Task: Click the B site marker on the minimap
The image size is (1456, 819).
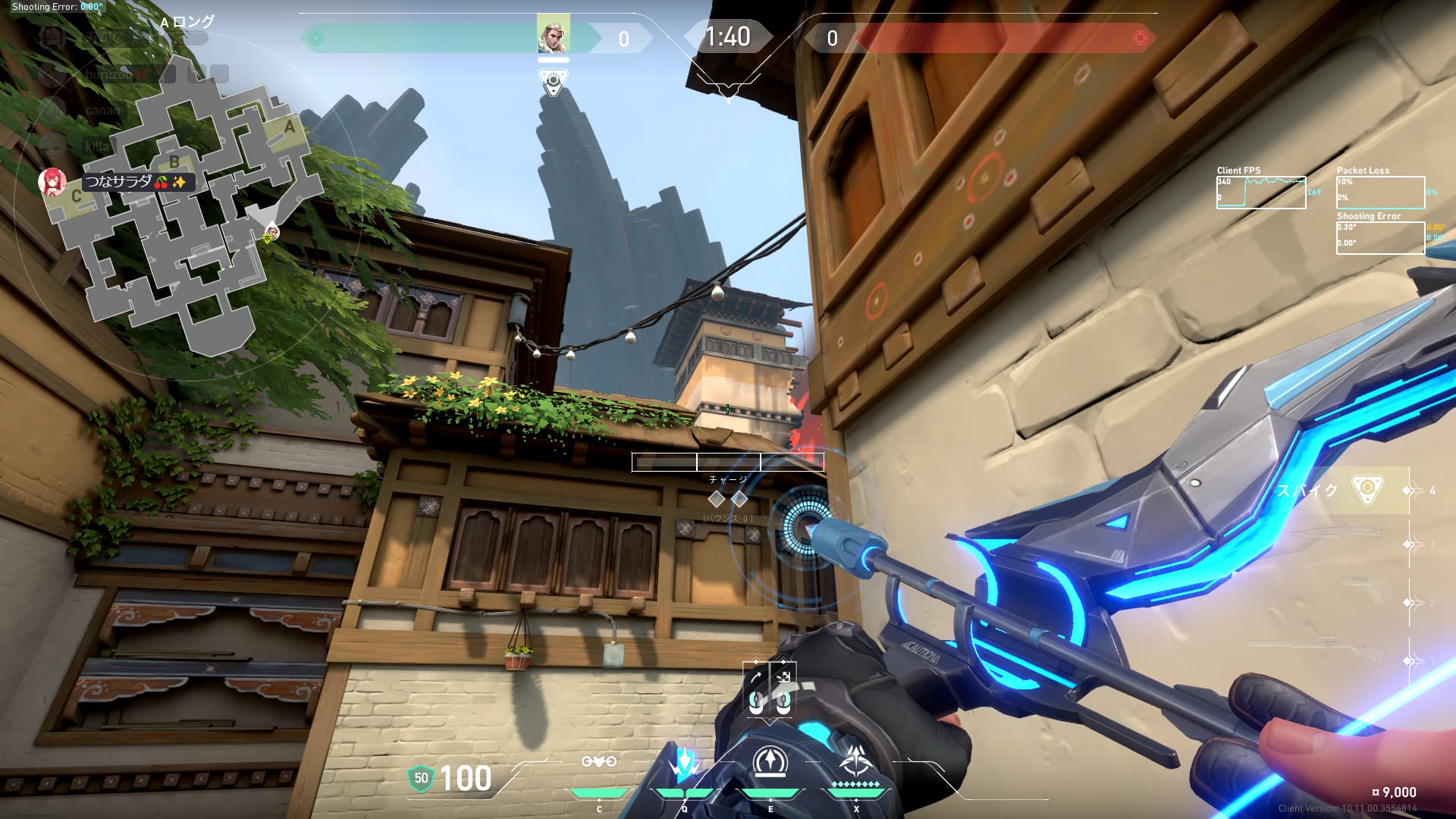Action: pyautogui.click(x=174, y=162)
